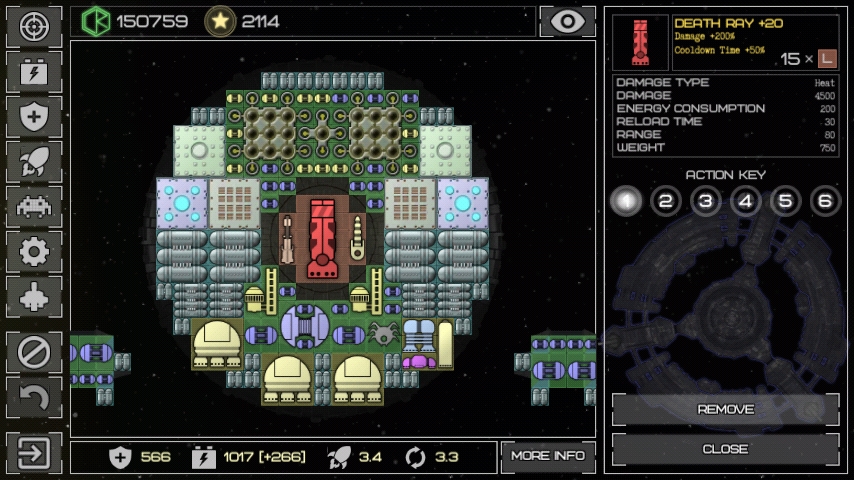Select action key 6
The image size is (854, 480).
coord(825,201)
